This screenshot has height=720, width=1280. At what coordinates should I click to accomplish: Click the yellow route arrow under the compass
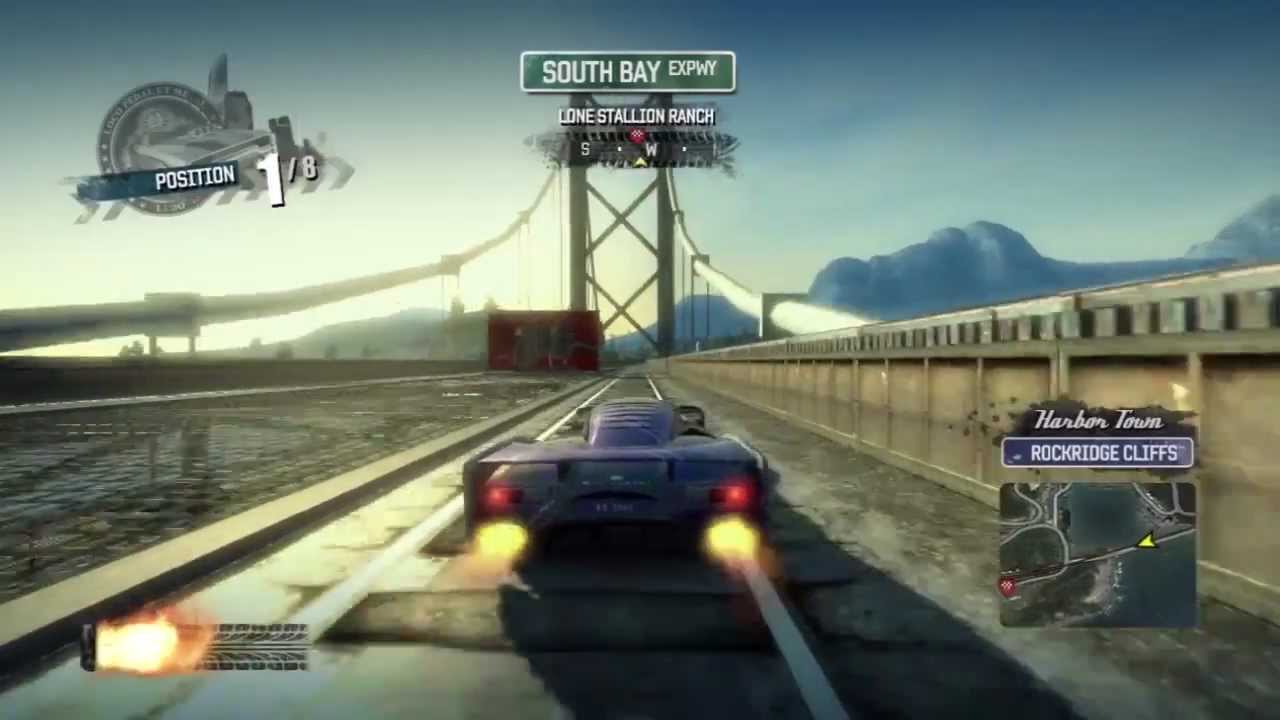(640, 163)
